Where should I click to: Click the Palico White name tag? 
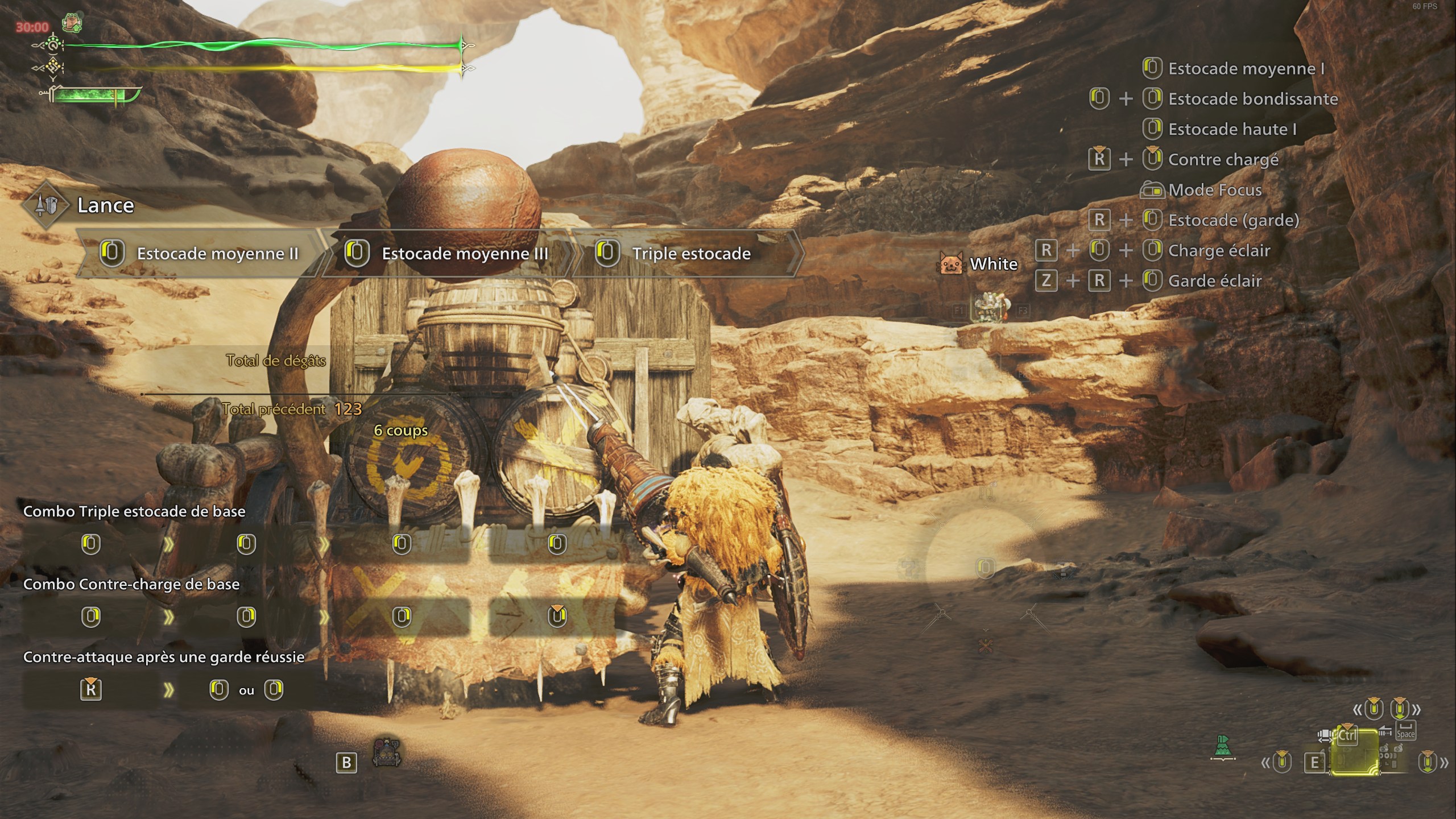tap(993, 264)
